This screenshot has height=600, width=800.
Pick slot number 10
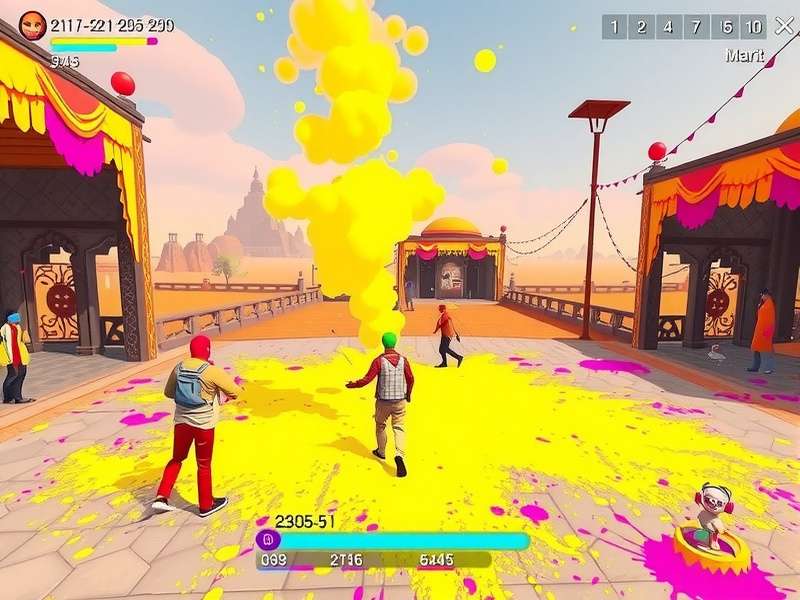(x=755, y=27)
